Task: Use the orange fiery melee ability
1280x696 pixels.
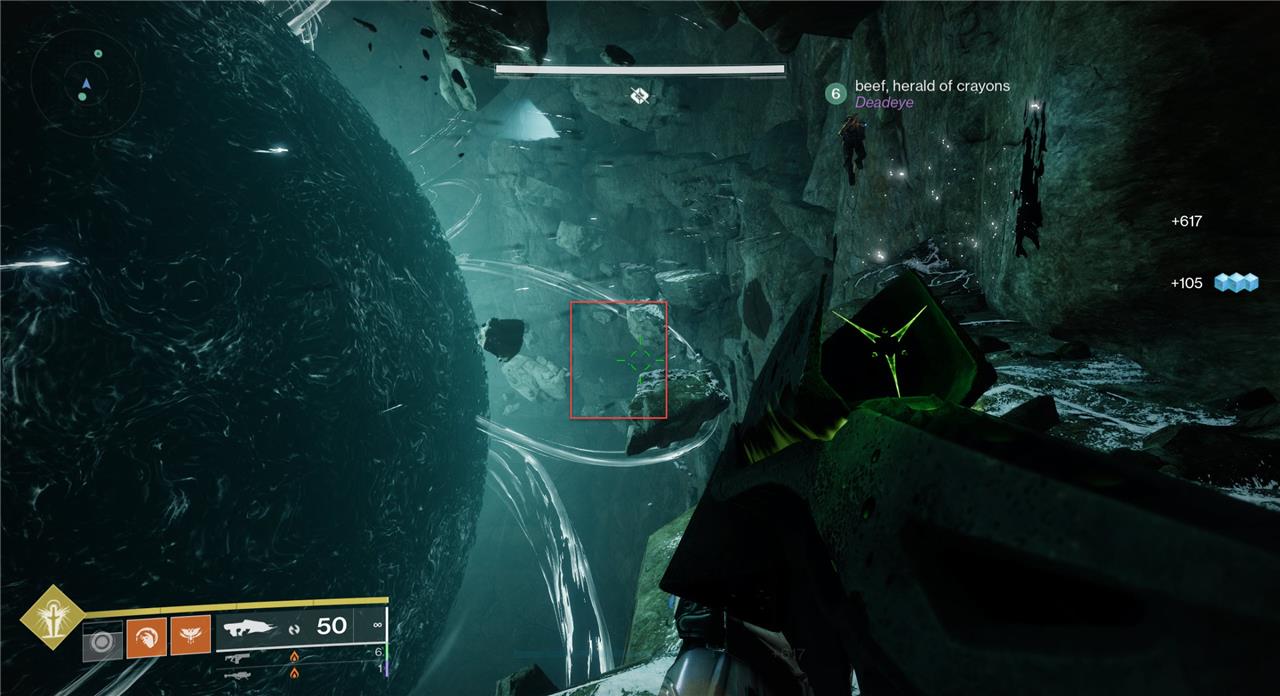Action: [146, 636]
